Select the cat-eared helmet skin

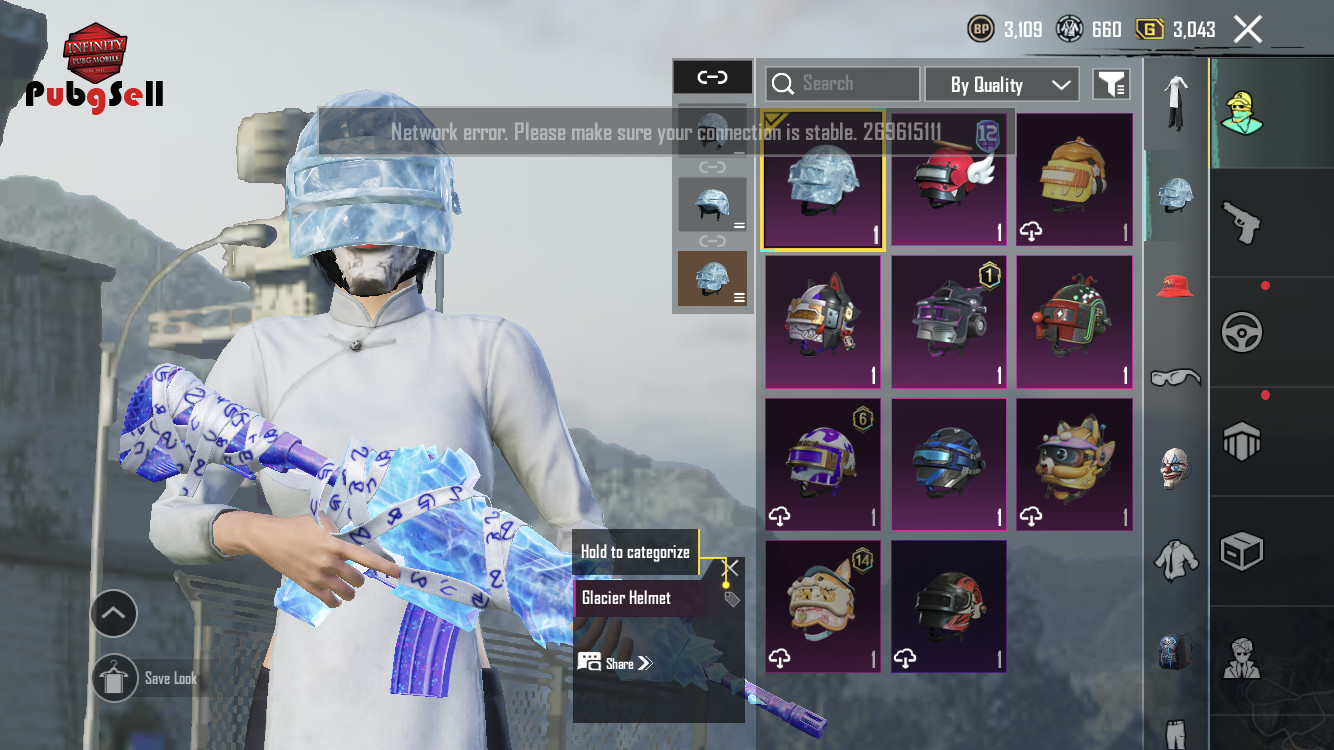(822, 321)
